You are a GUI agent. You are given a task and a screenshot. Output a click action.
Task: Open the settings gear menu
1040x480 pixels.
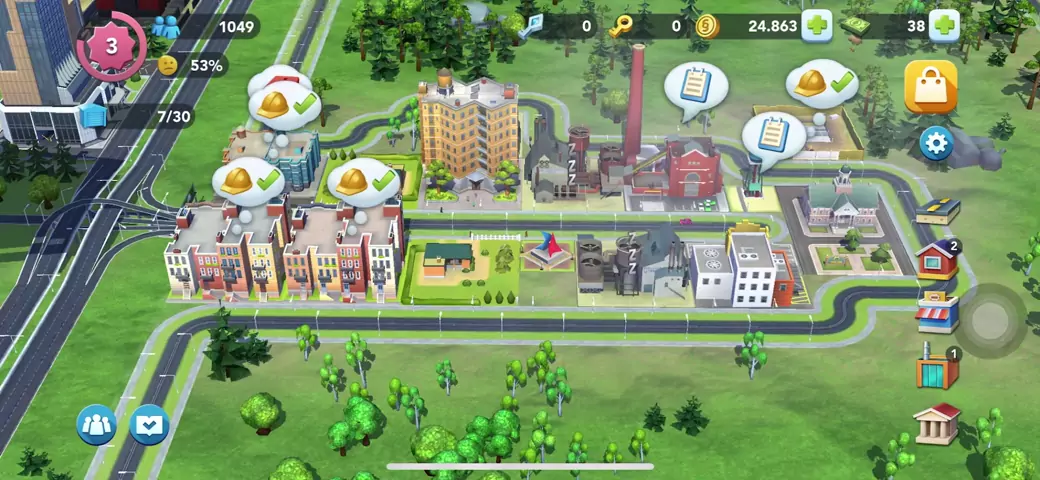pos(936,145)
